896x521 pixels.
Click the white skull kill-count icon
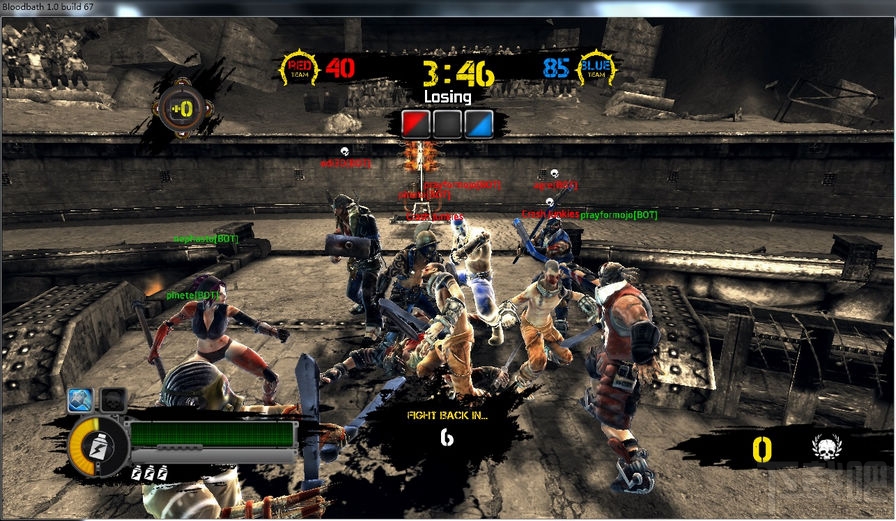[x=827, y=447]
